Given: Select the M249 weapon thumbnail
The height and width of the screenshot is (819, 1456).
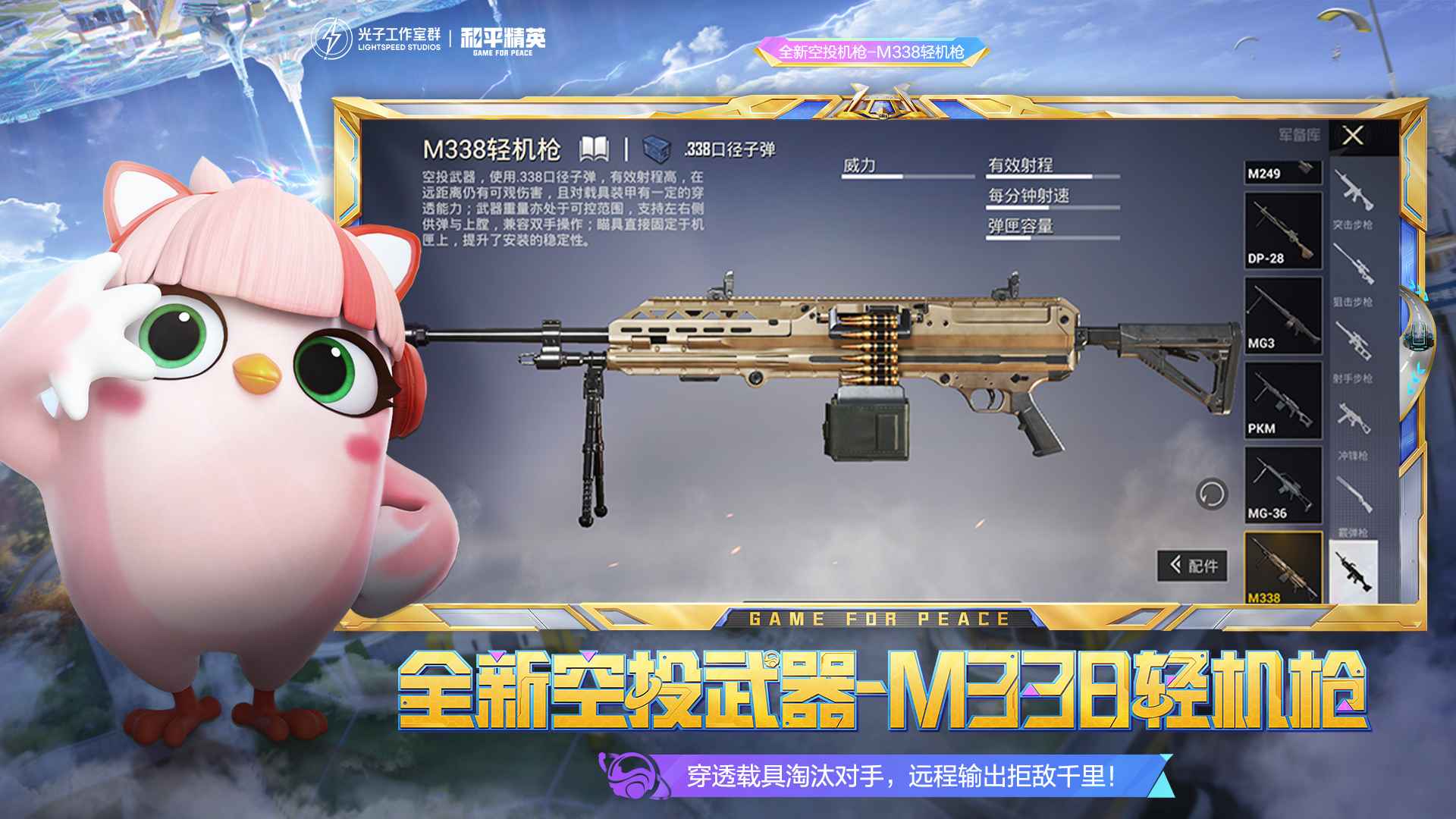Looking at the screenshot, I should (x=1282, y=171).
